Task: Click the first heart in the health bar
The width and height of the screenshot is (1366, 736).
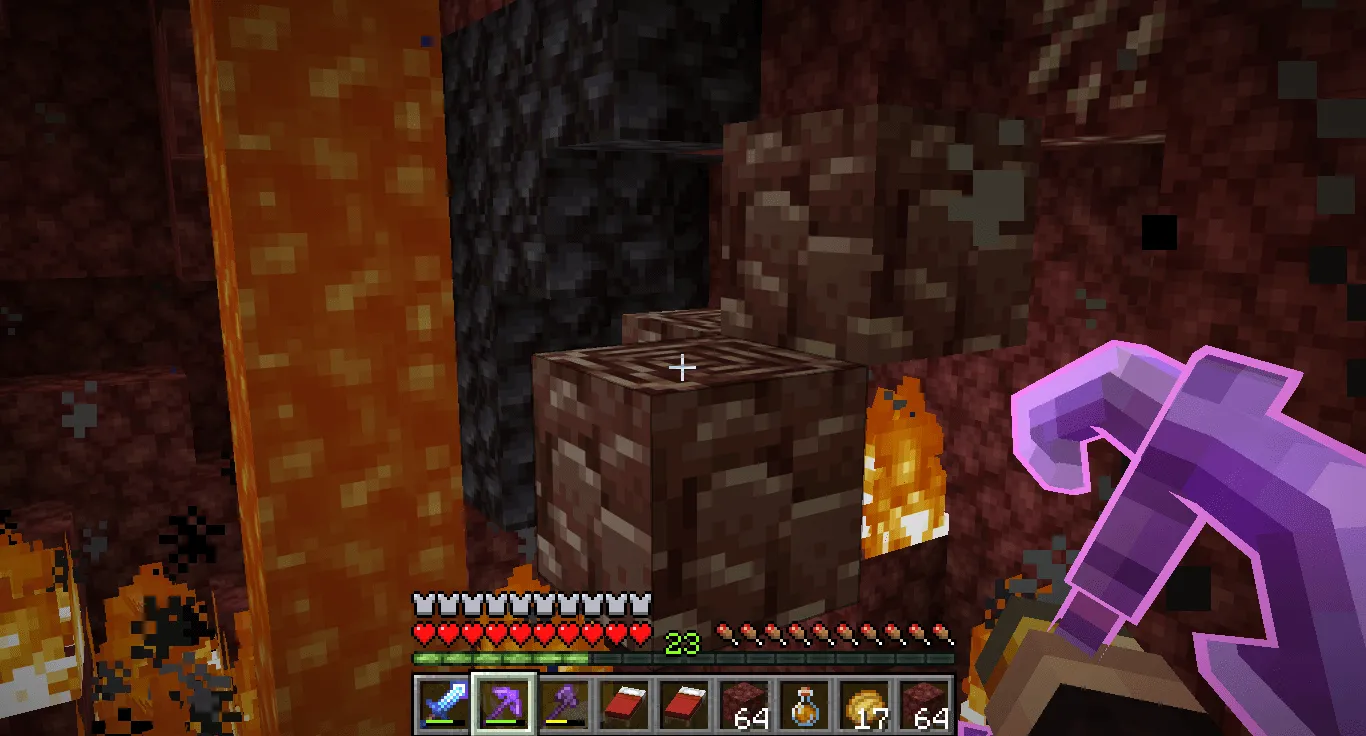Action: pos(424,632)
